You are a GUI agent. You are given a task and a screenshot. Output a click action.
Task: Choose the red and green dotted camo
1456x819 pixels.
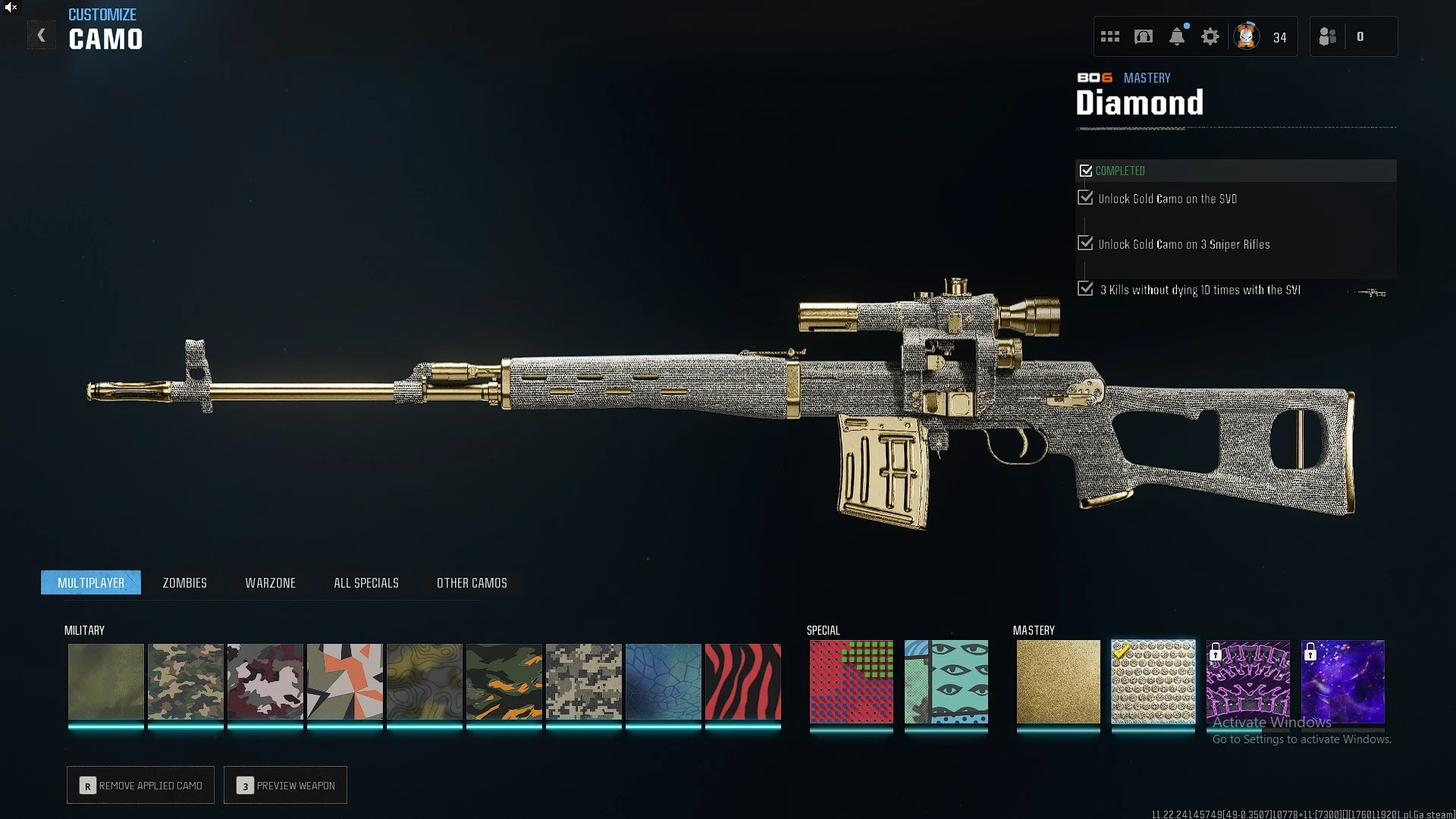click(x=851, y=681)
